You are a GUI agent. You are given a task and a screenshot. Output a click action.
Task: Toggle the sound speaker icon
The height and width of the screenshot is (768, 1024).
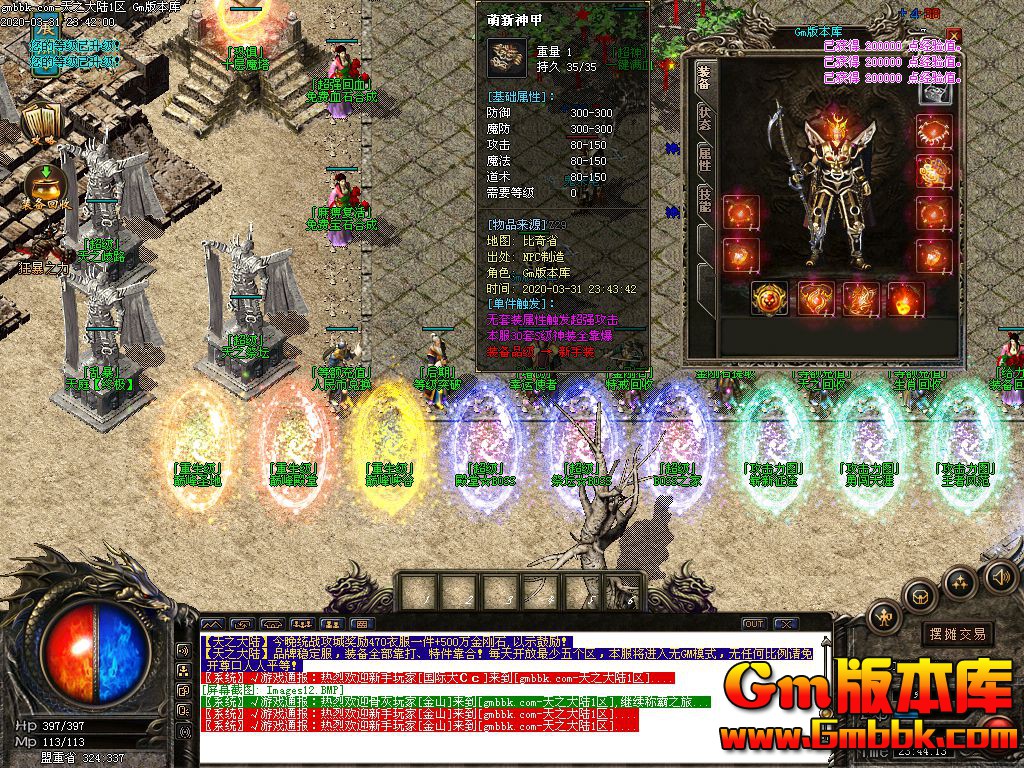coord(1000,575)
